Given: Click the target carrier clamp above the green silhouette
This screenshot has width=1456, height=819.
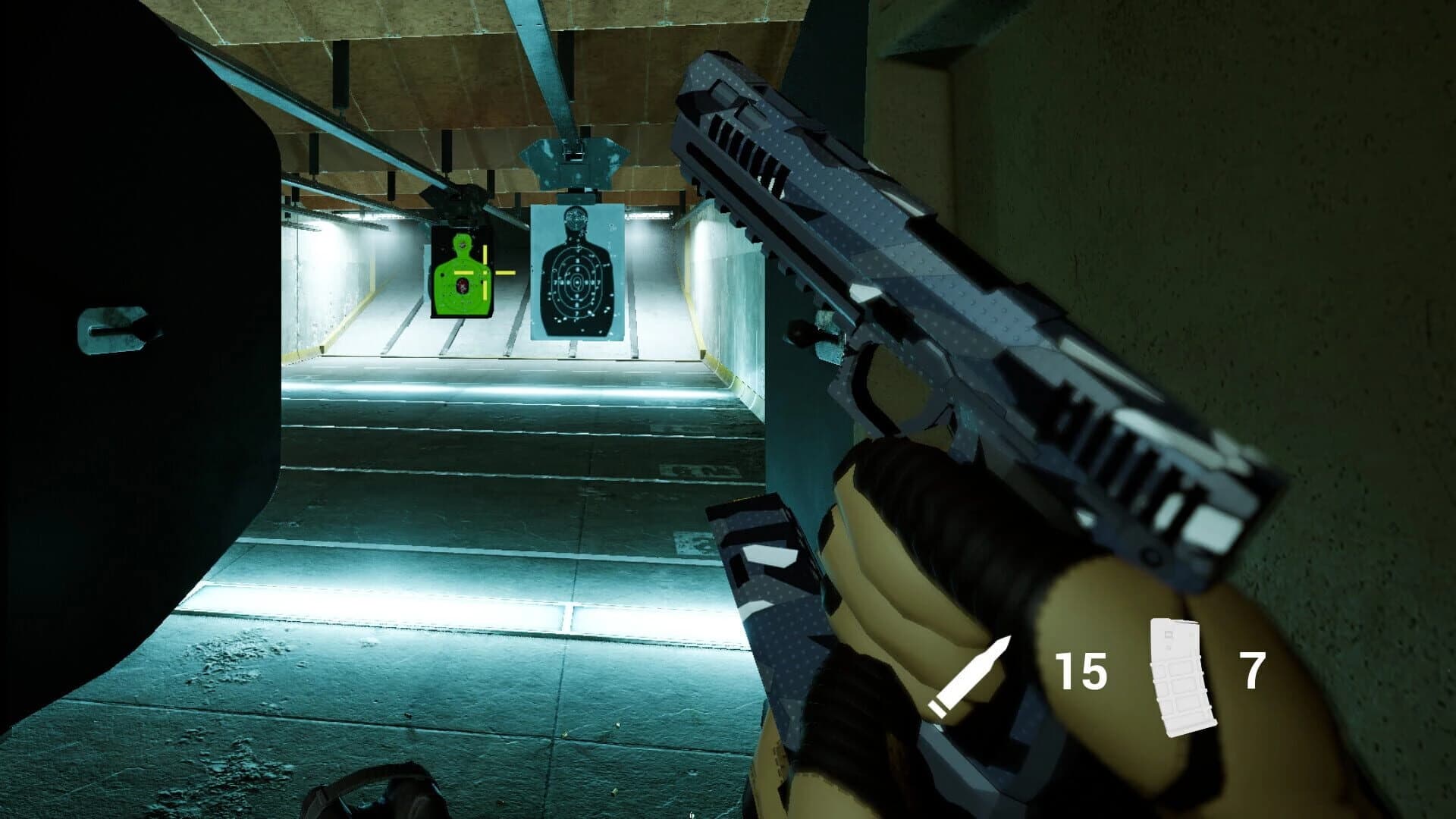Looking at the screenshot, I should (x=457, y=196).
